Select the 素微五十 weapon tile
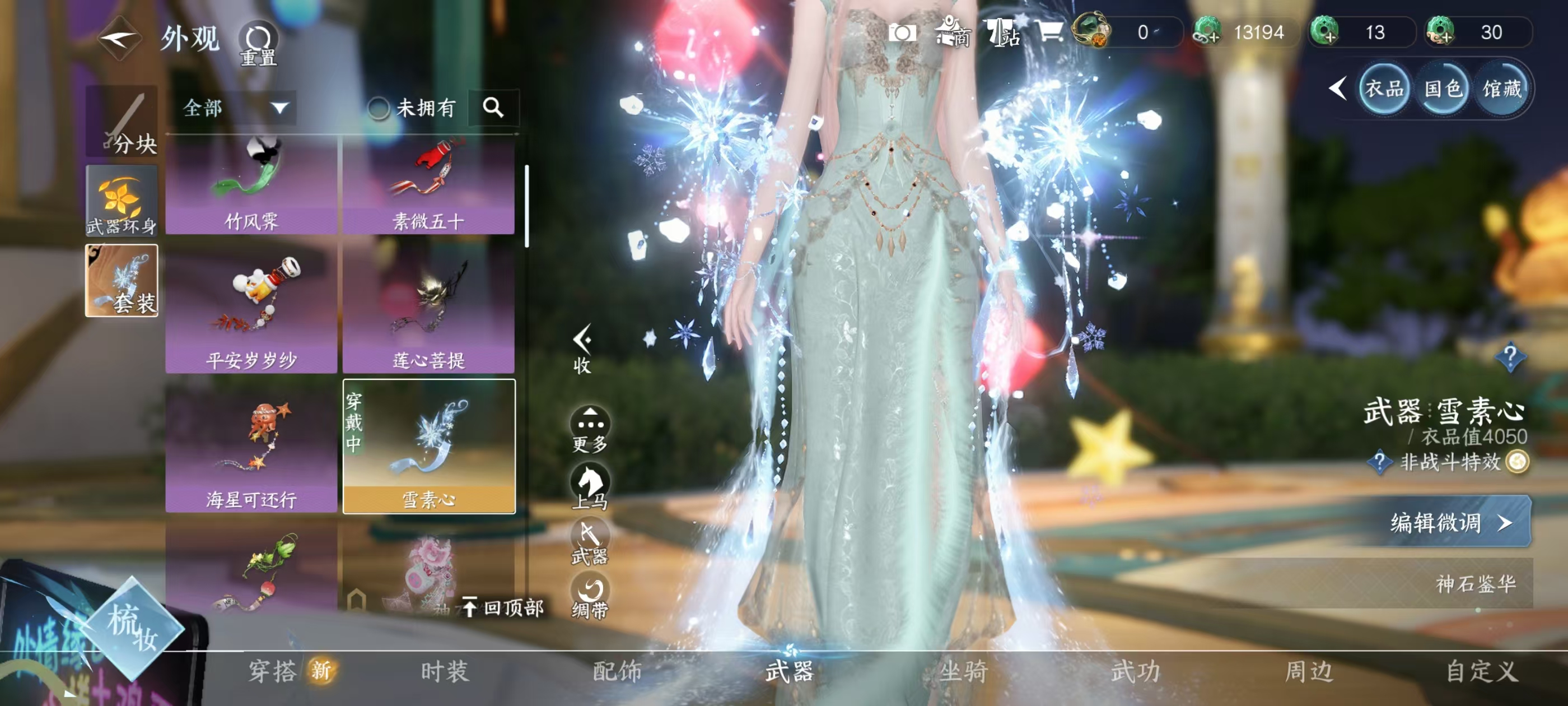This screenshot has height=706, width=1568. (x=428, y=185)
